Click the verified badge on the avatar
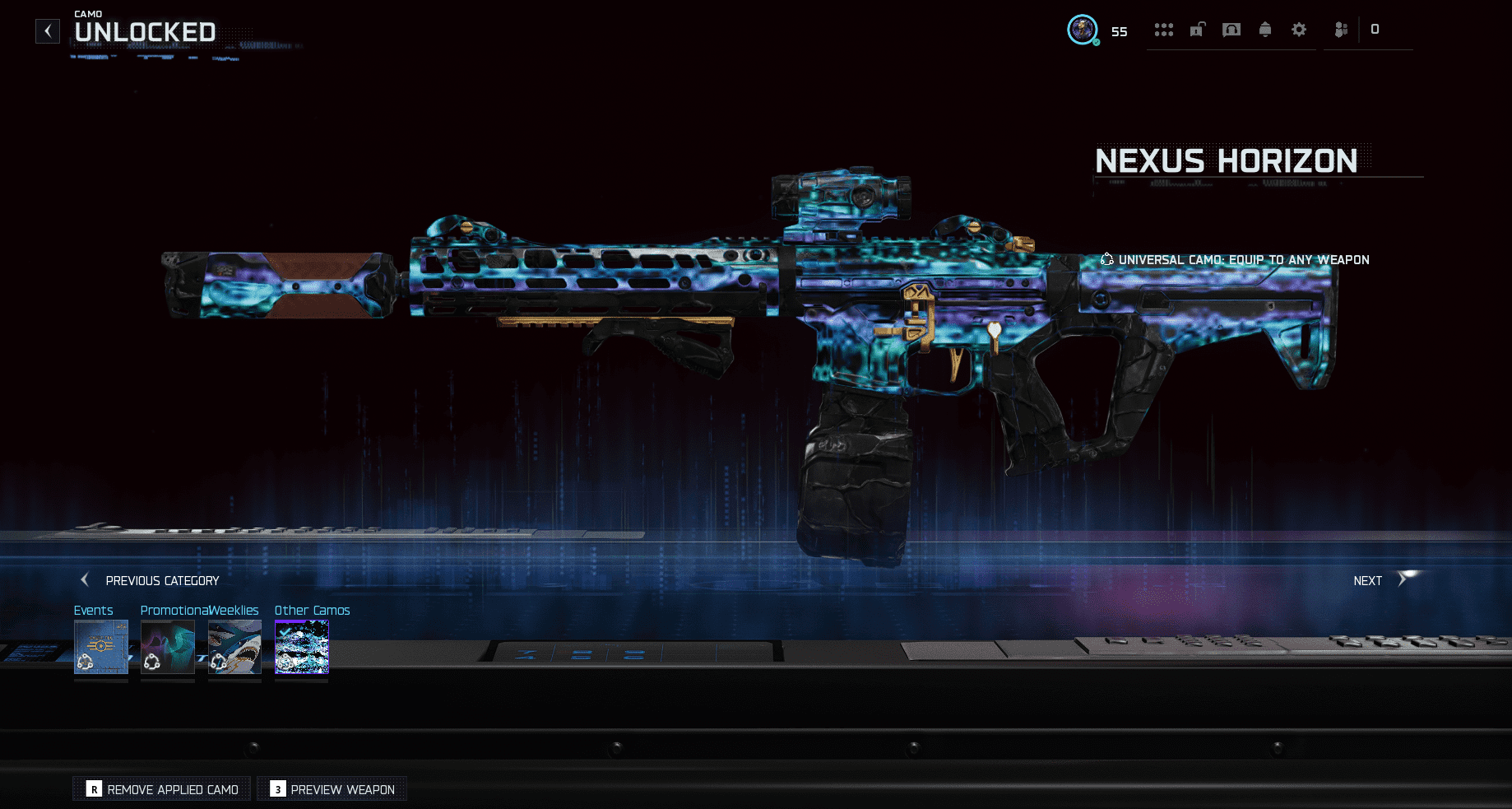 pos(1095,42)
